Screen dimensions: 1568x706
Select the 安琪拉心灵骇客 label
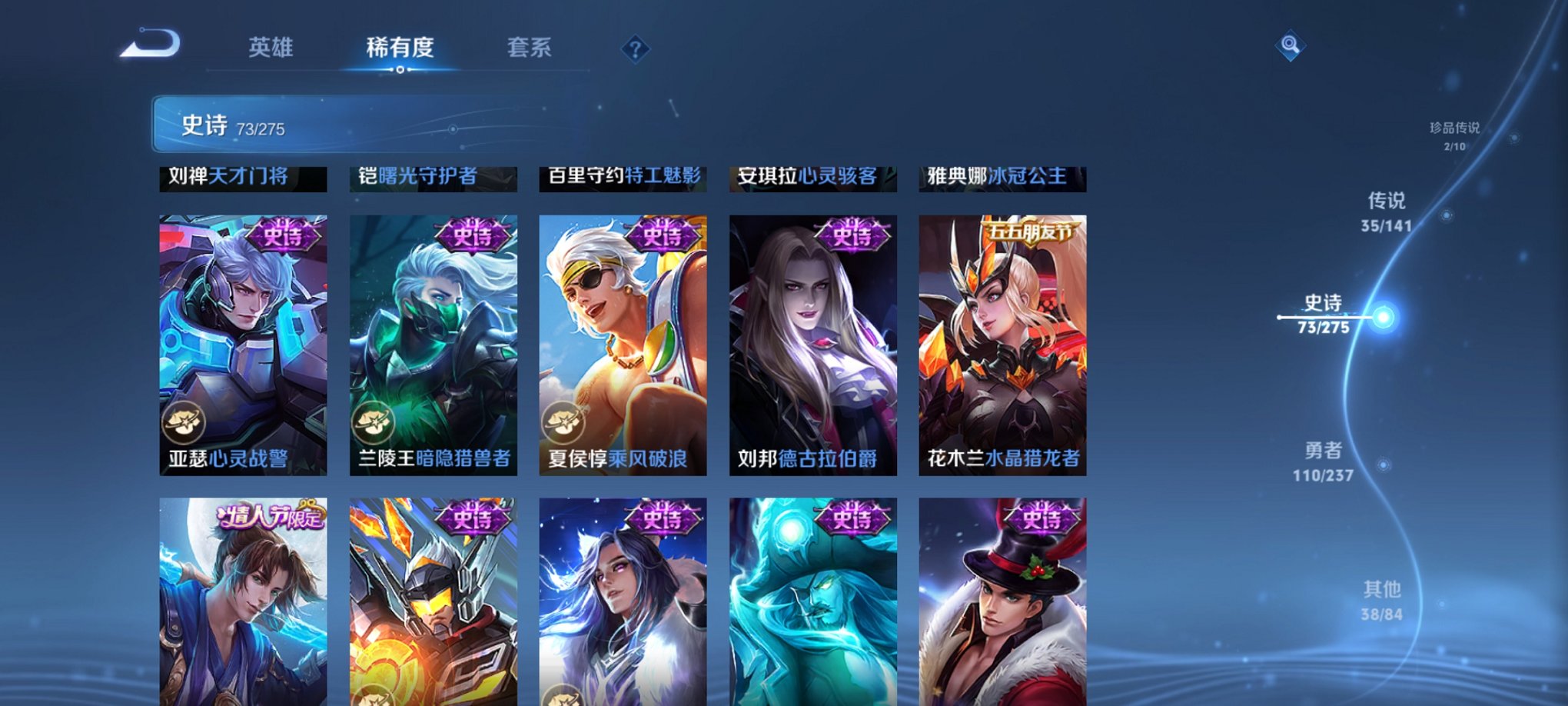[810, 176]
